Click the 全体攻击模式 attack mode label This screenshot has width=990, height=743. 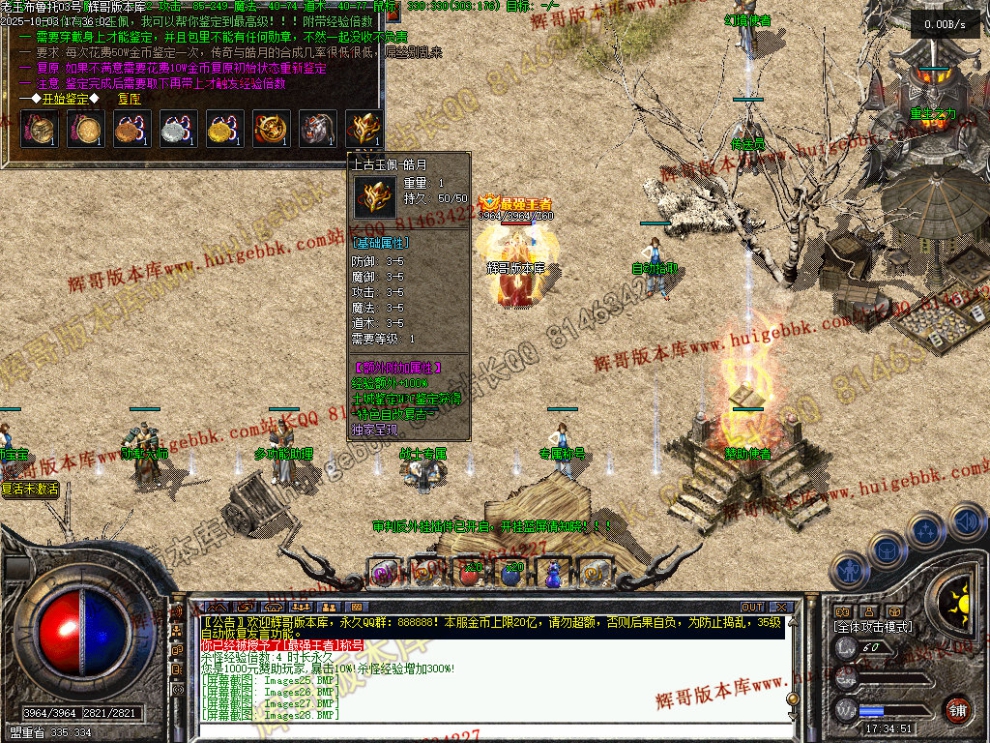(x=875, y=626)
